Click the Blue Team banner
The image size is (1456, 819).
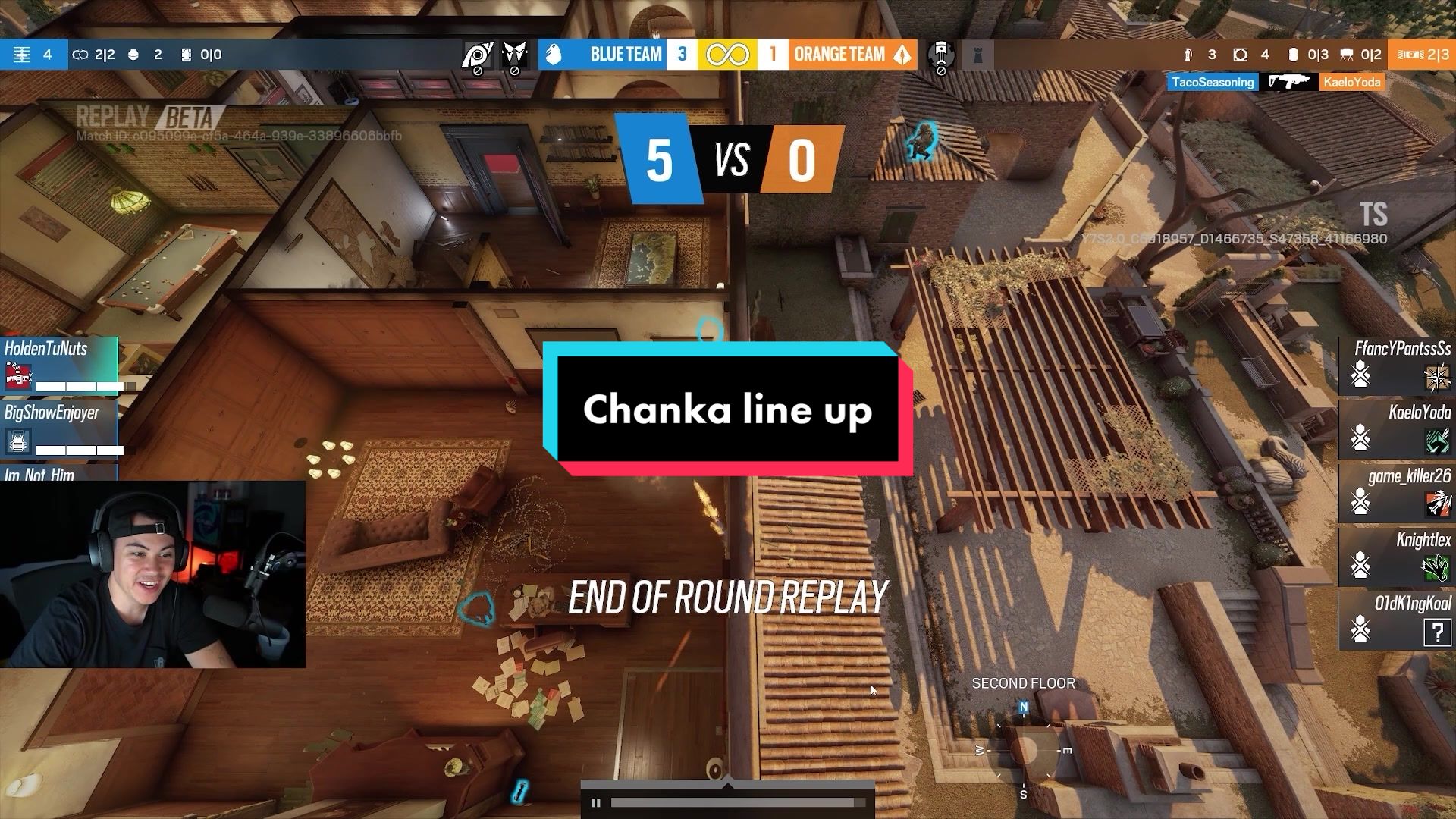(x=603, y=55)
